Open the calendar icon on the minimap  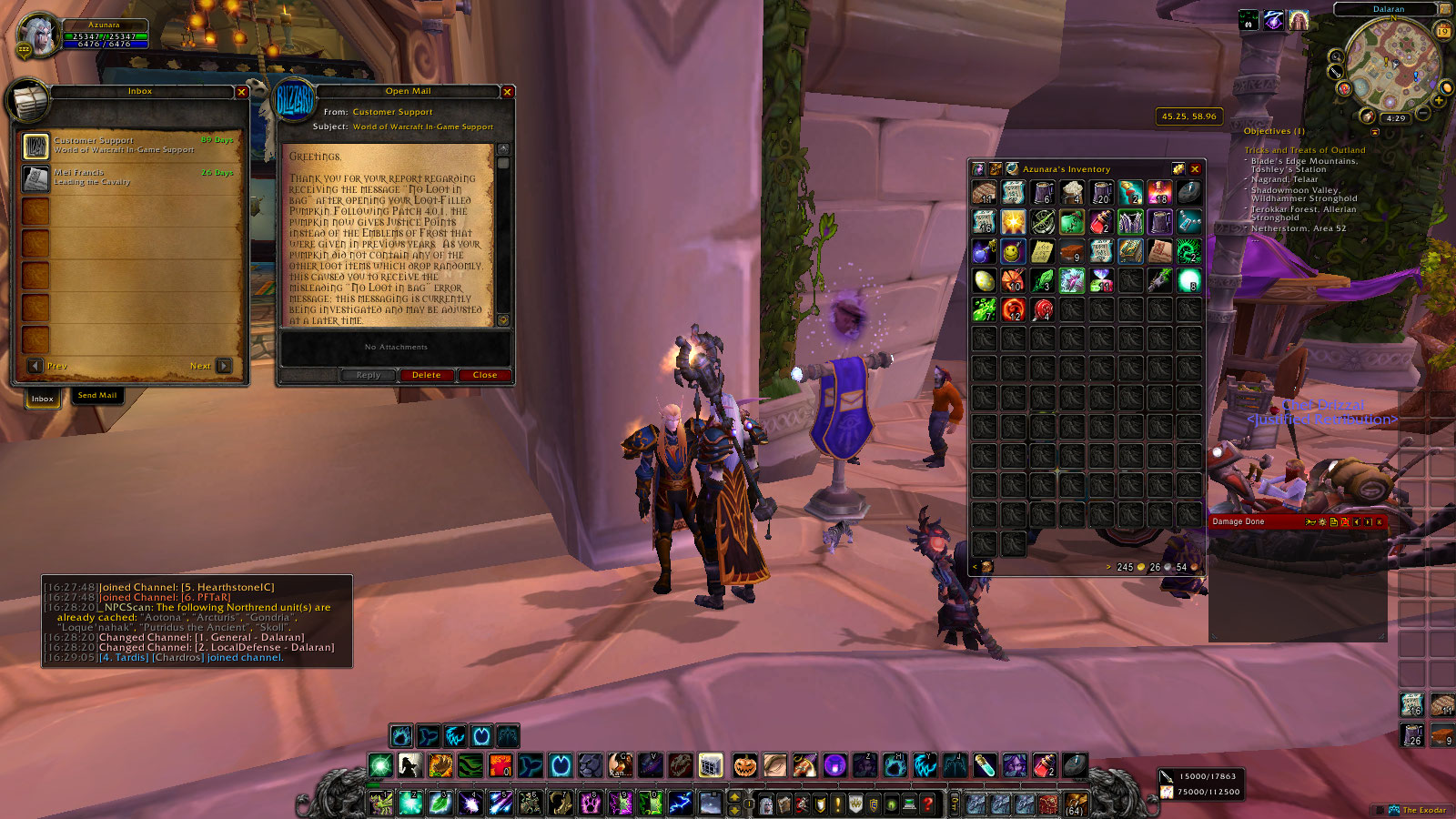click(x=1444, y=30)
